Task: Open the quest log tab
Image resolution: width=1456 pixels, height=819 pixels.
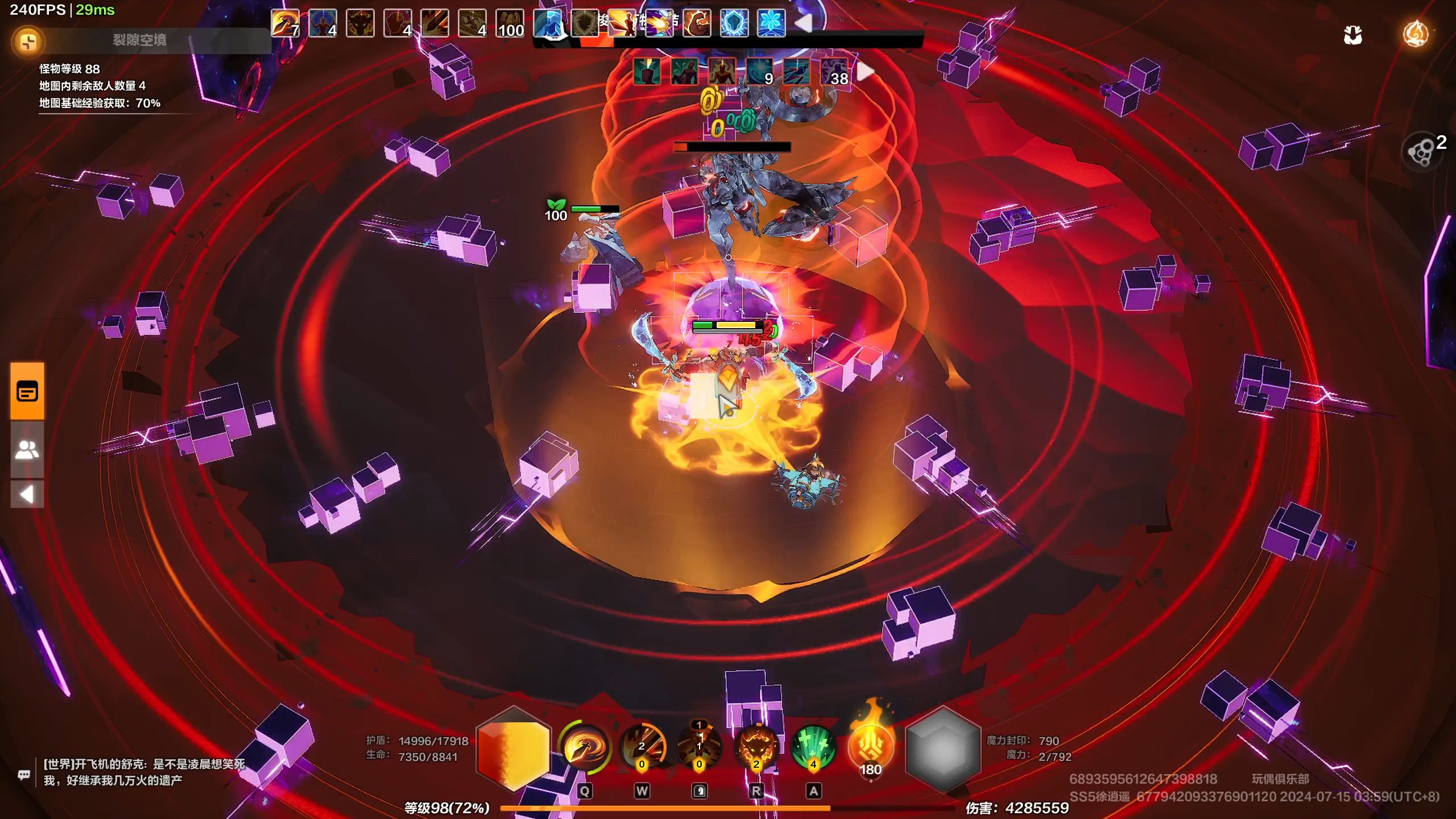Action: 27,392
